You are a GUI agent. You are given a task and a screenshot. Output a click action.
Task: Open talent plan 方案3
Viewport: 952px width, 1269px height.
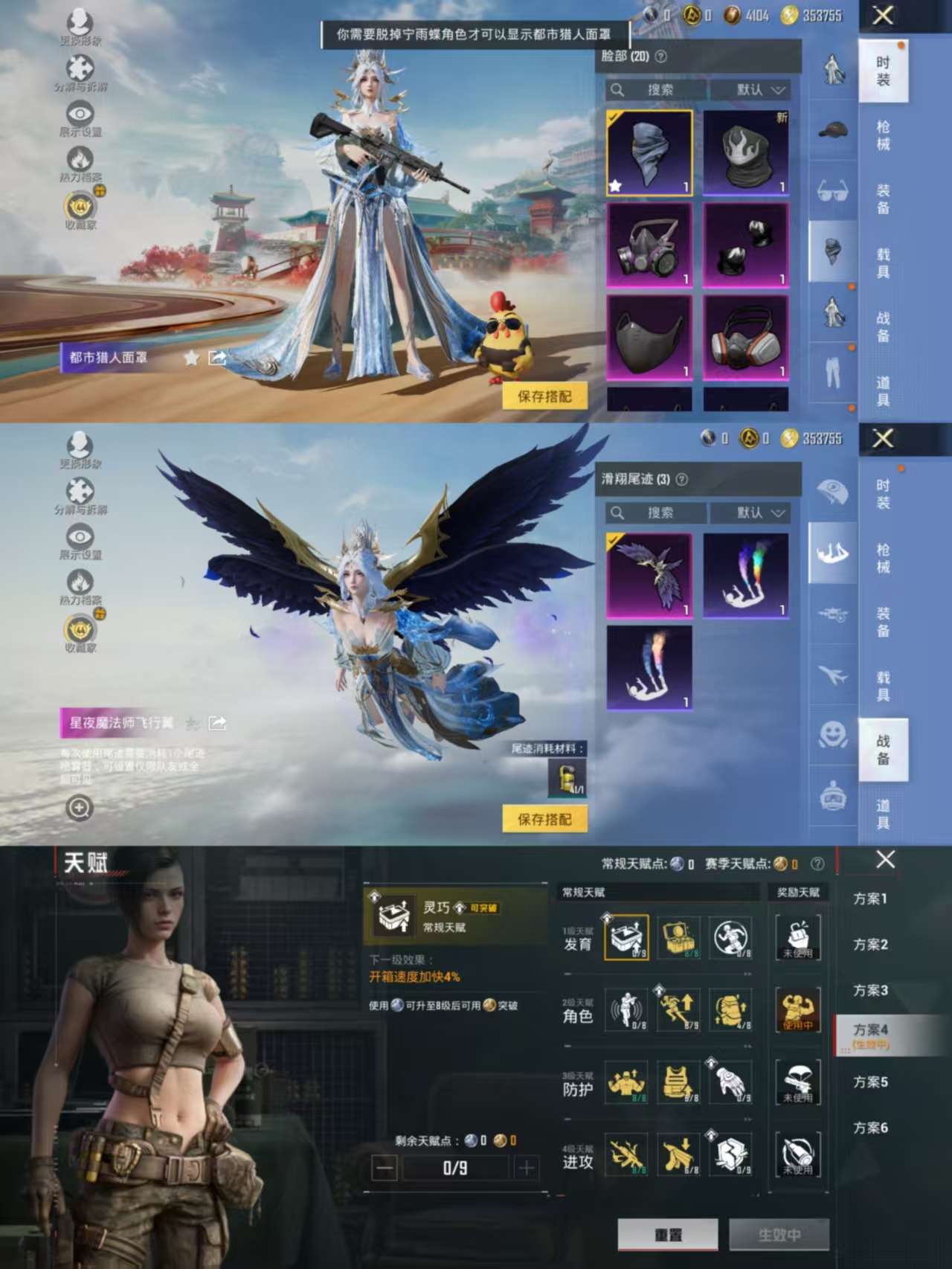click(870, 991)
